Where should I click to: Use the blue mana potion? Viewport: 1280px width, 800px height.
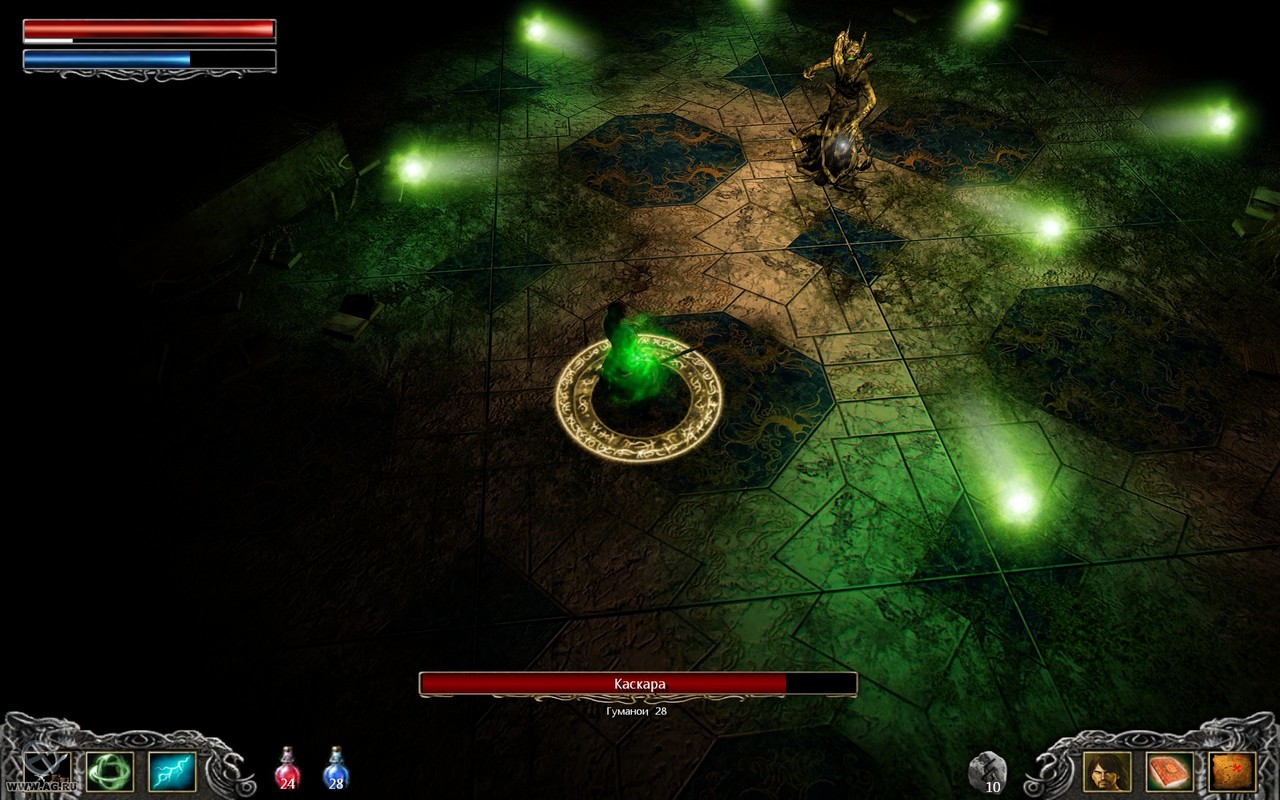pos(336,769)
